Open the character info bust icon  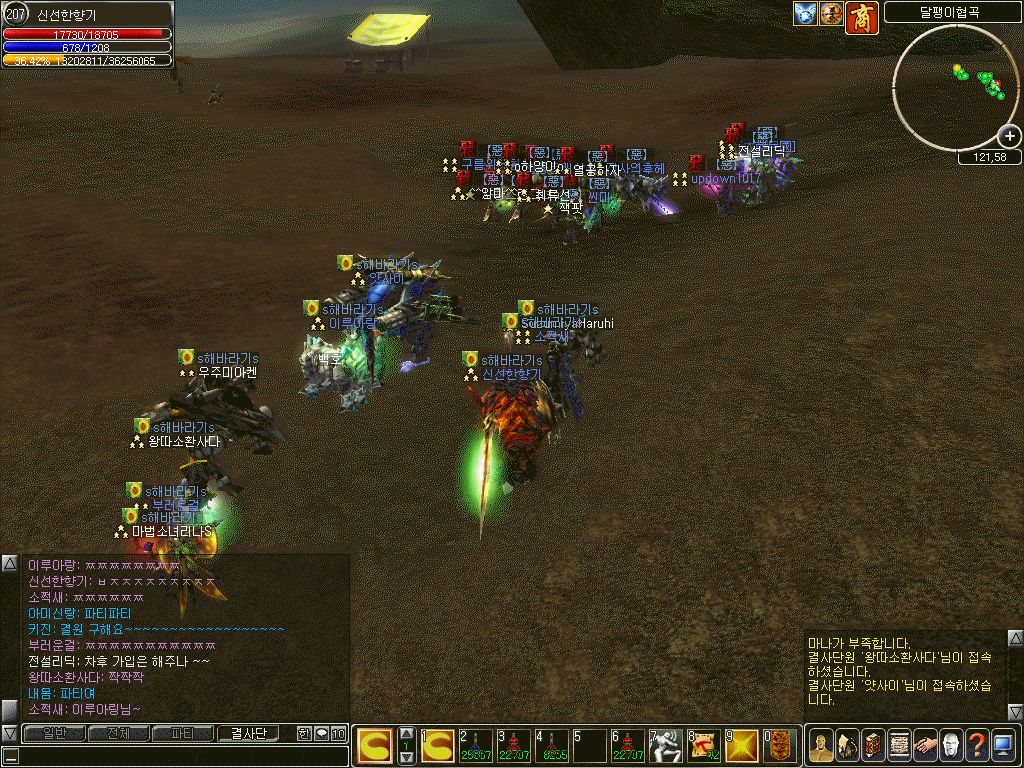tap(820, 744)
